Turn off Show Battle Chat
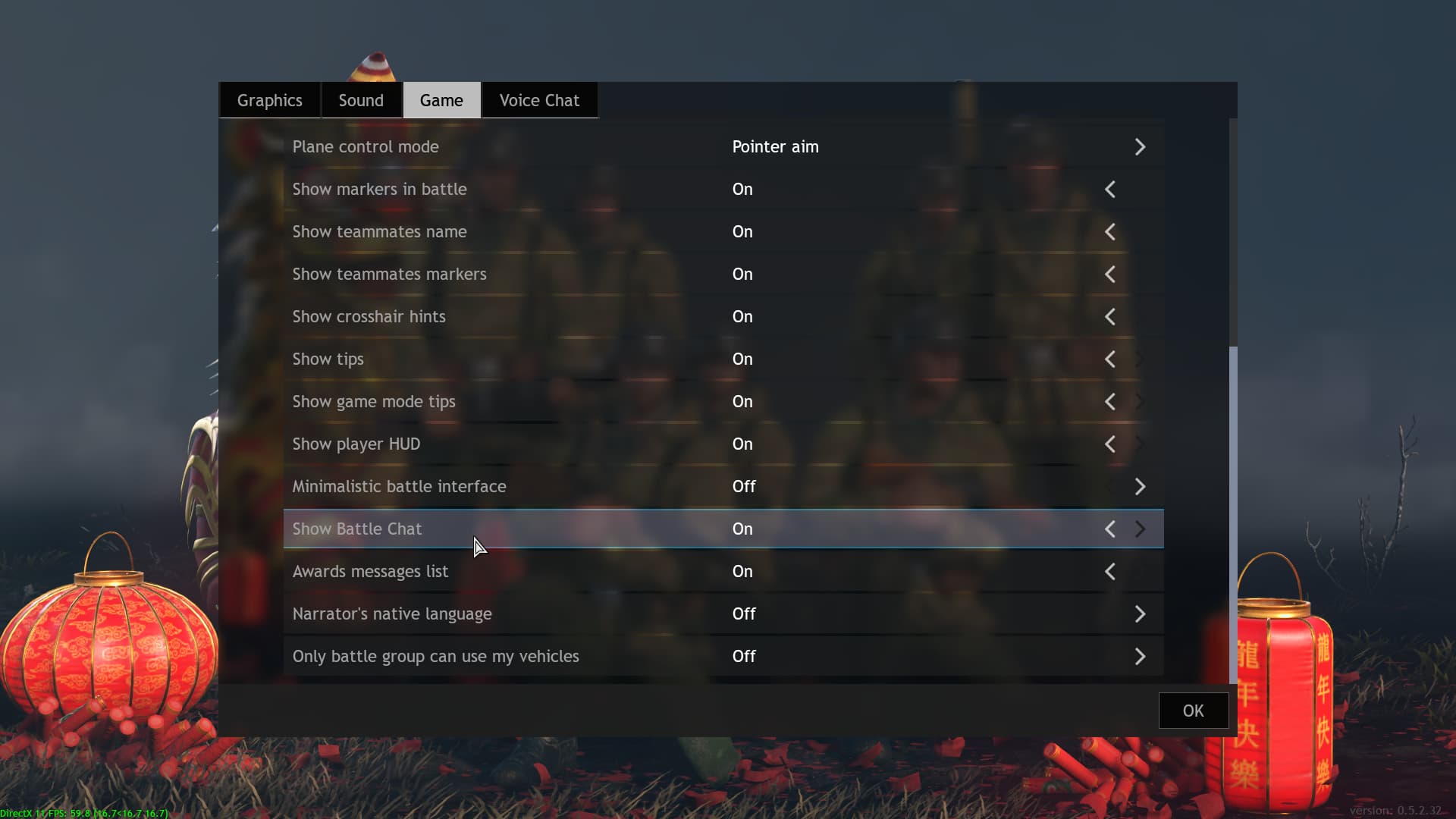1456x819 pixels. coord(1110,529)
